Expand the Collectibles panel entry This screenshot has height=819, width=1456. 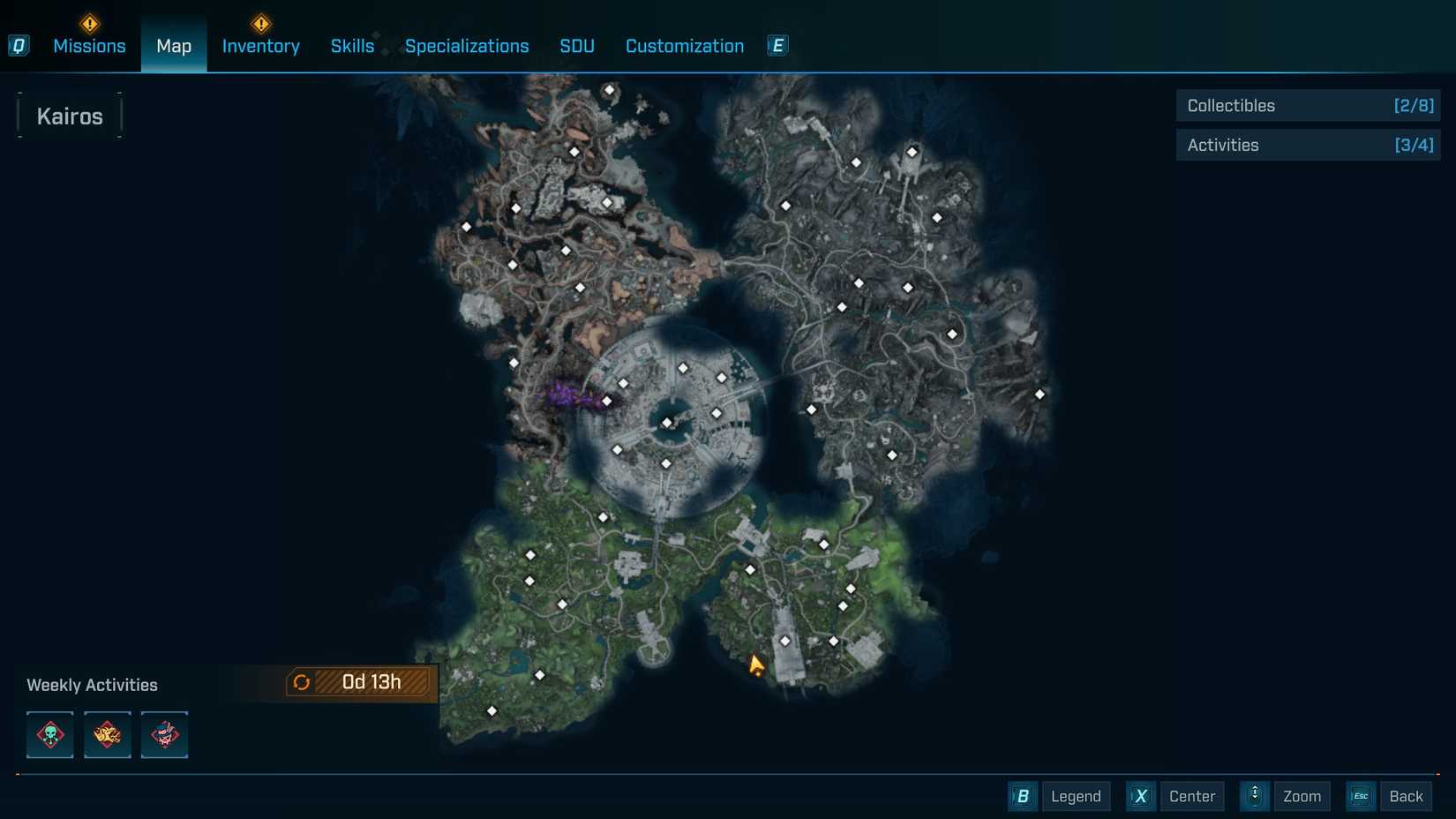[x=1307, y=105]
